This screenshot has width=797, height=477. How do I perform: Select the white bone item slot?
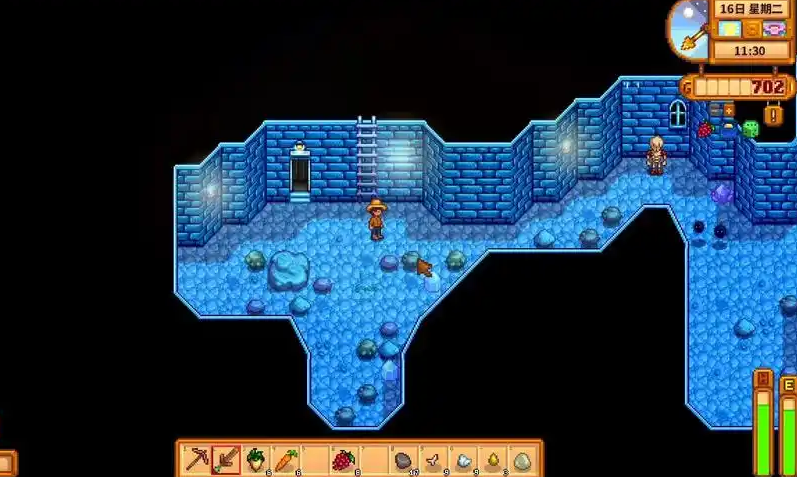point(433,460)
